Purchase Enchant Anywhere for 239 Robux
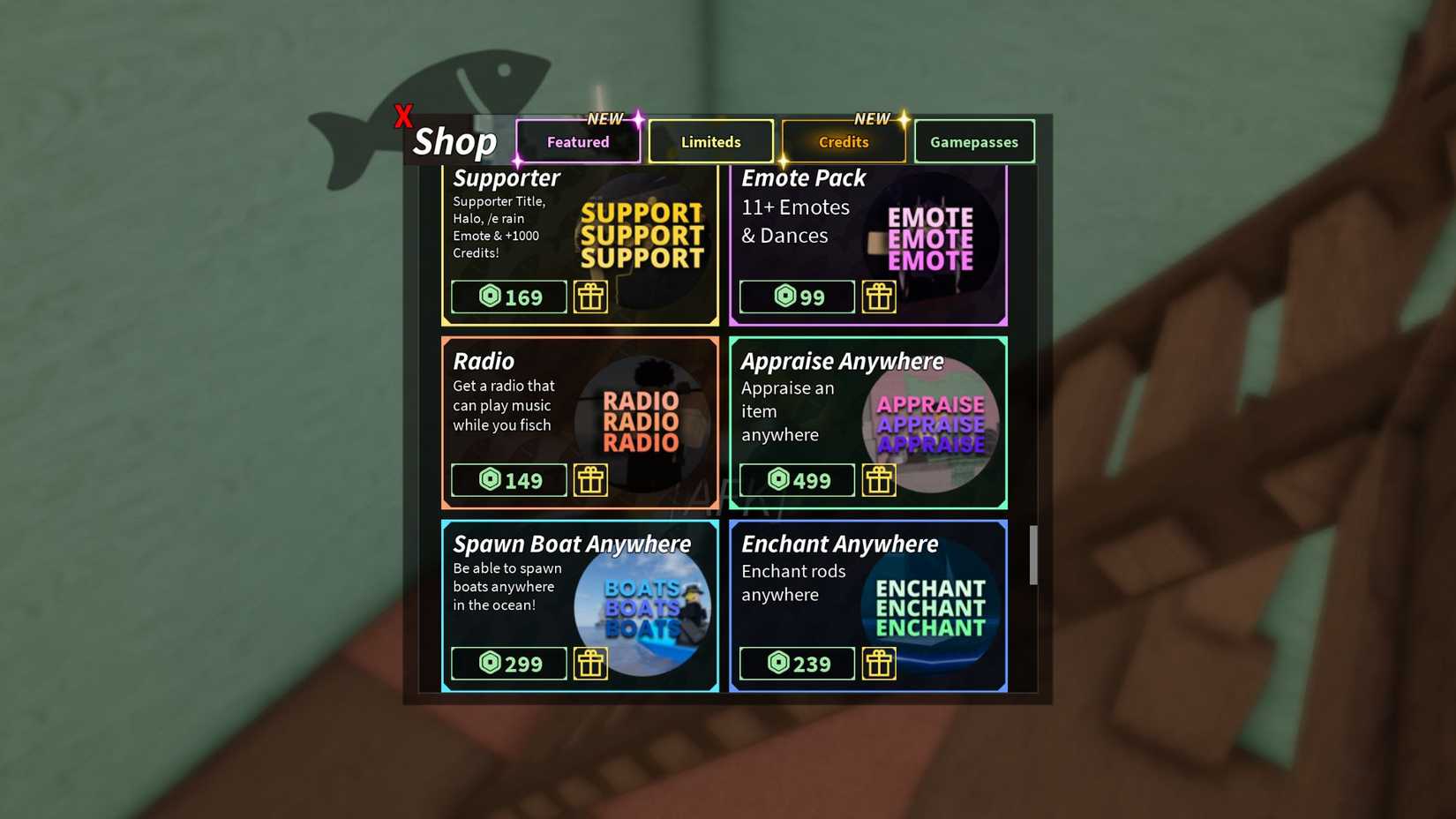1456x819 pixels. [796, 664]
